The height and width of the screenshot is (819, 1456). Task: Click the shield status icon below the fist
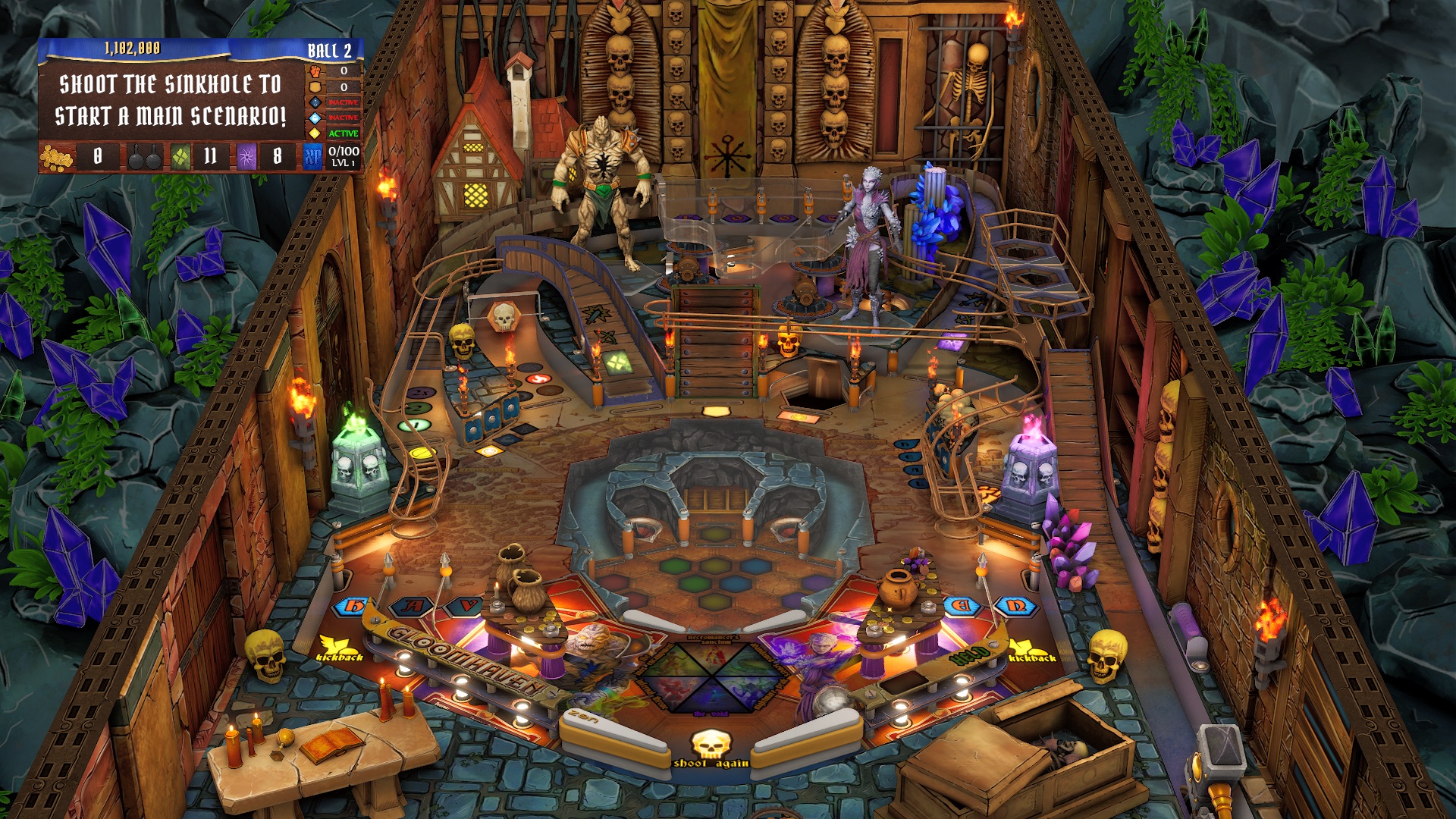[314, 89]
